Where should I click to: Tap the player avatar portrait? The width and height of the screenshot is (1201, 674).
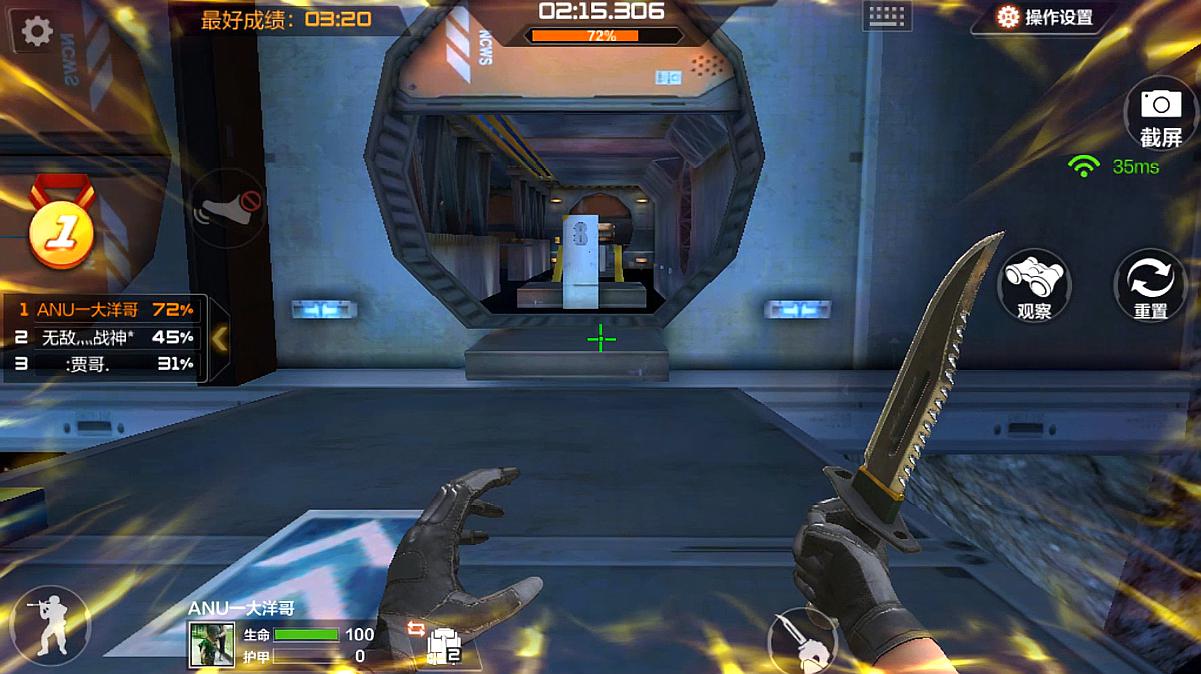212,645
